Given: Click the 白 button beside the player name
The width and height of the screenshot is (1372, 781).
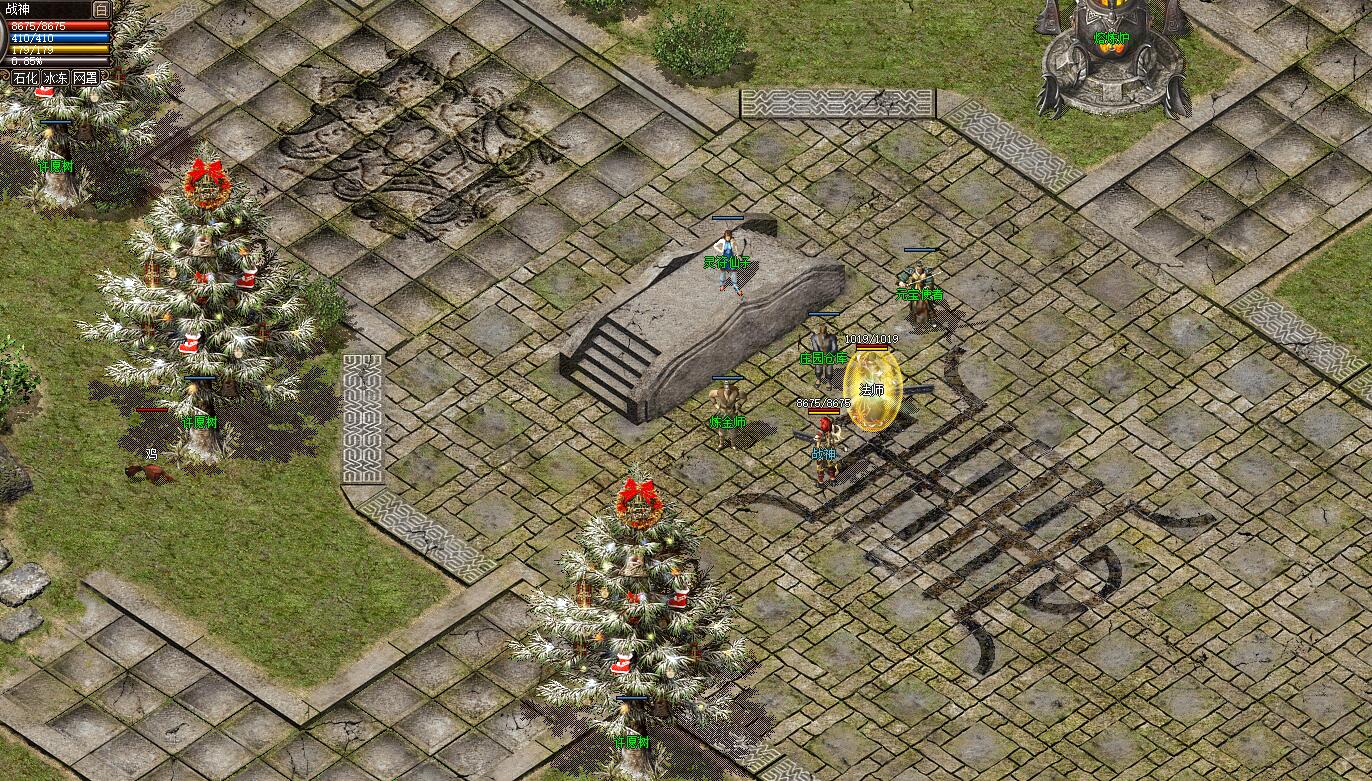Looking at the screenshot, I should pyautogui.click(x=101, y=9).
